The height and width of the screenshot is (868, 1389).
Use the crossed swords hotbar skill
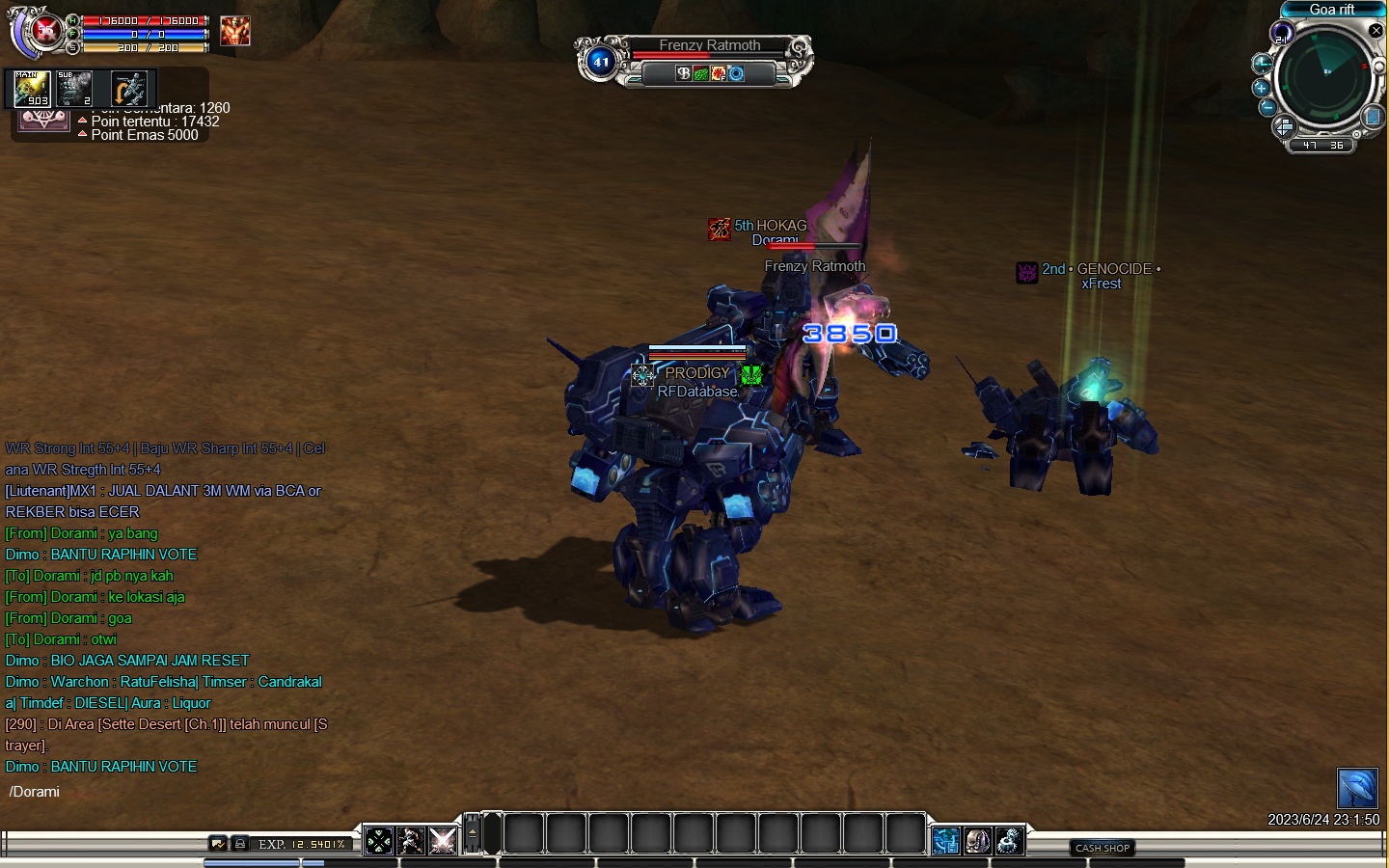(x=443, y=841)
